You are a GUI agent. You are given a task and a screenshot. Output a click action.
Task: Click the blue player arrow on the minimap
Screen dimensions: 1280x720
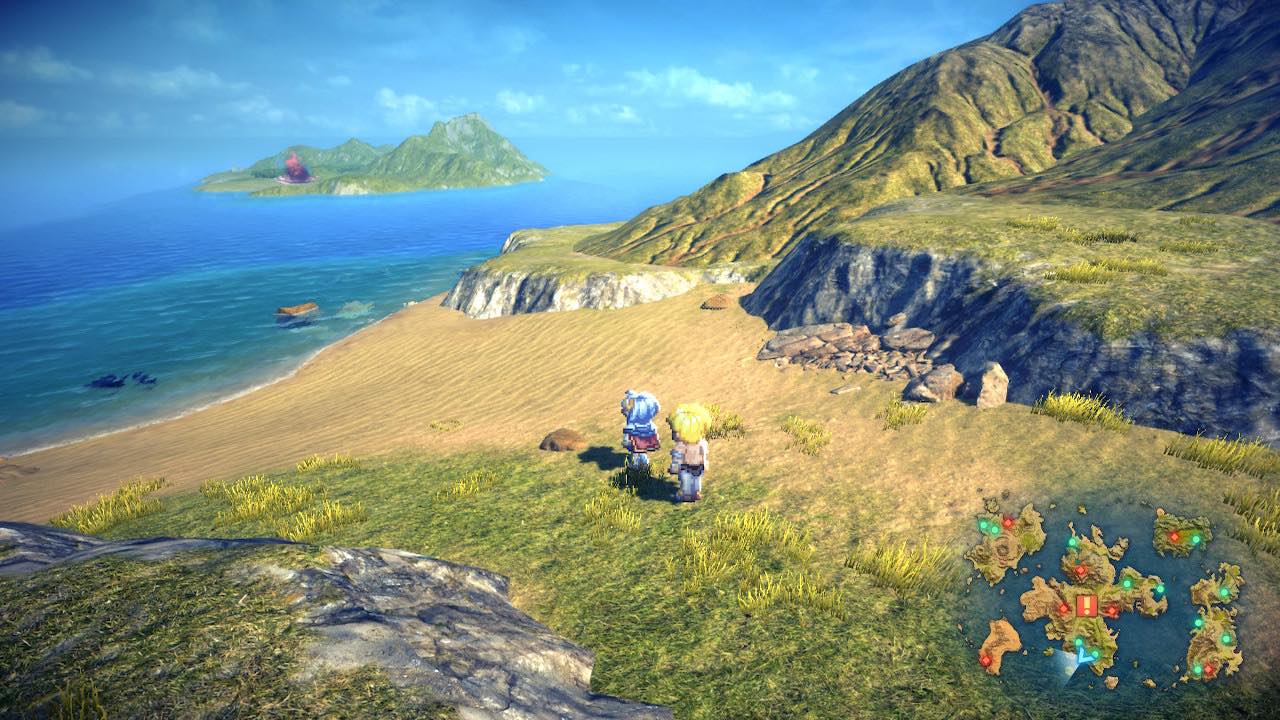1080,657
